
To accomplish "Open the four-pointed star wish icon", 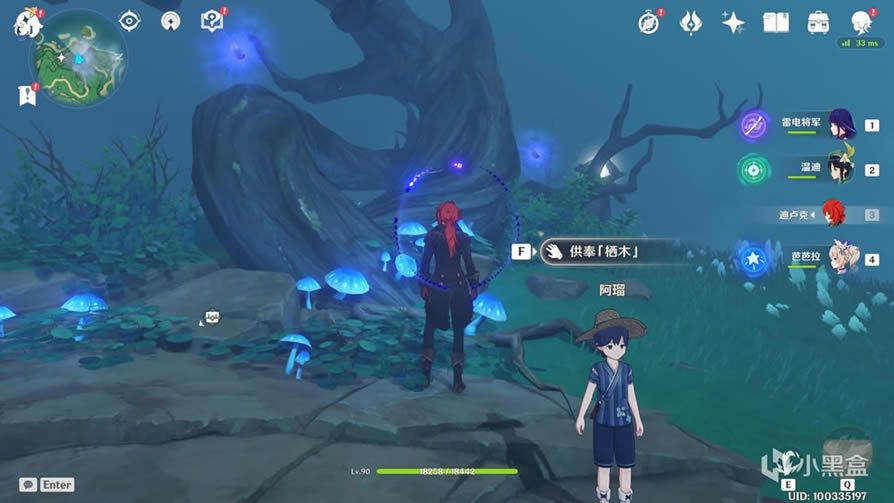I will 733,22.
